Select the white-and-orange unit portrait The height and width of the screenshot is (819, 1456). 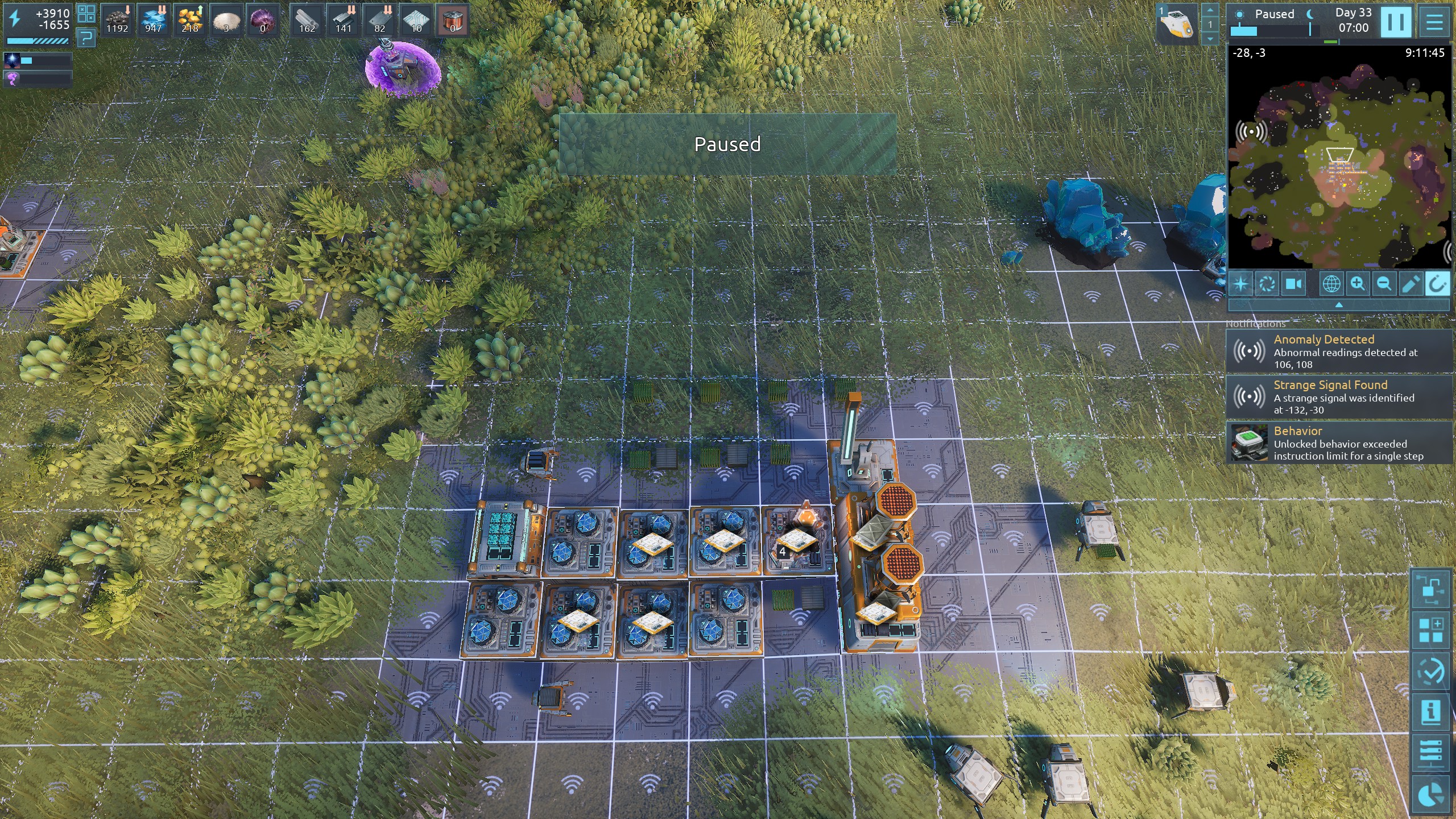pos(1177,24)
